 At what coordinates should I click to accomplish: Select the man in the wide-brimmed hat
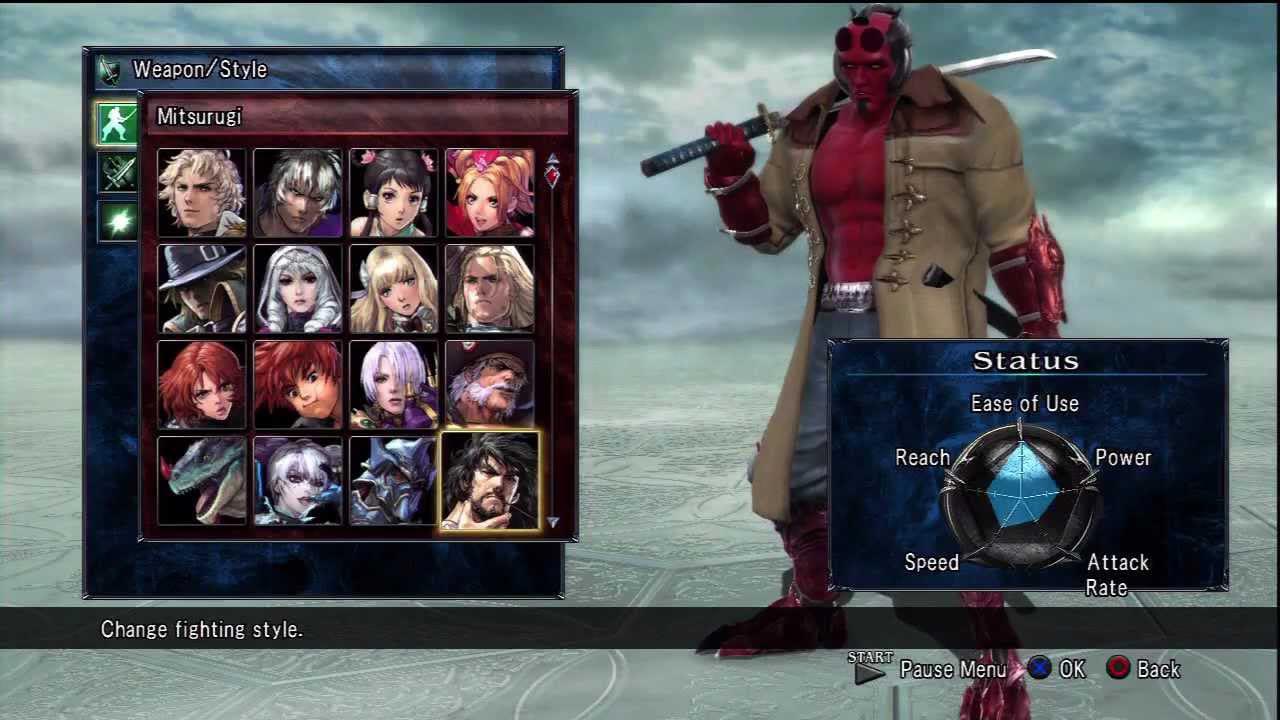point(201,288)
